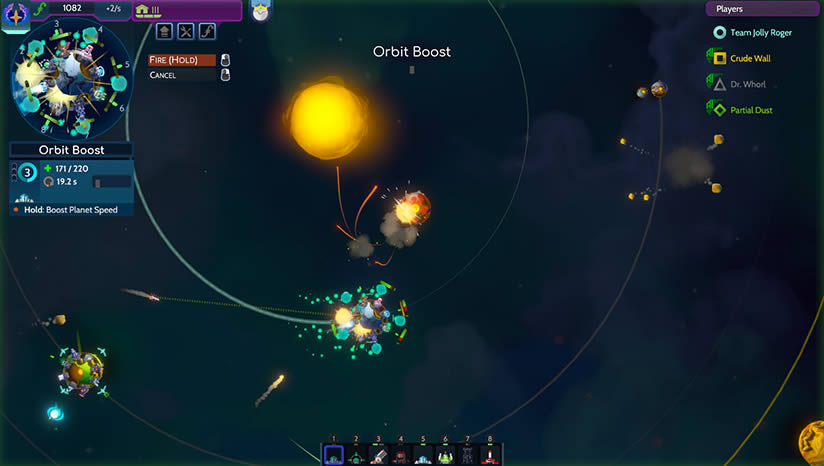Screen dimensions: 824x466
Task: Choose hotbar slot 2 green turret
Action: (356, 455)
